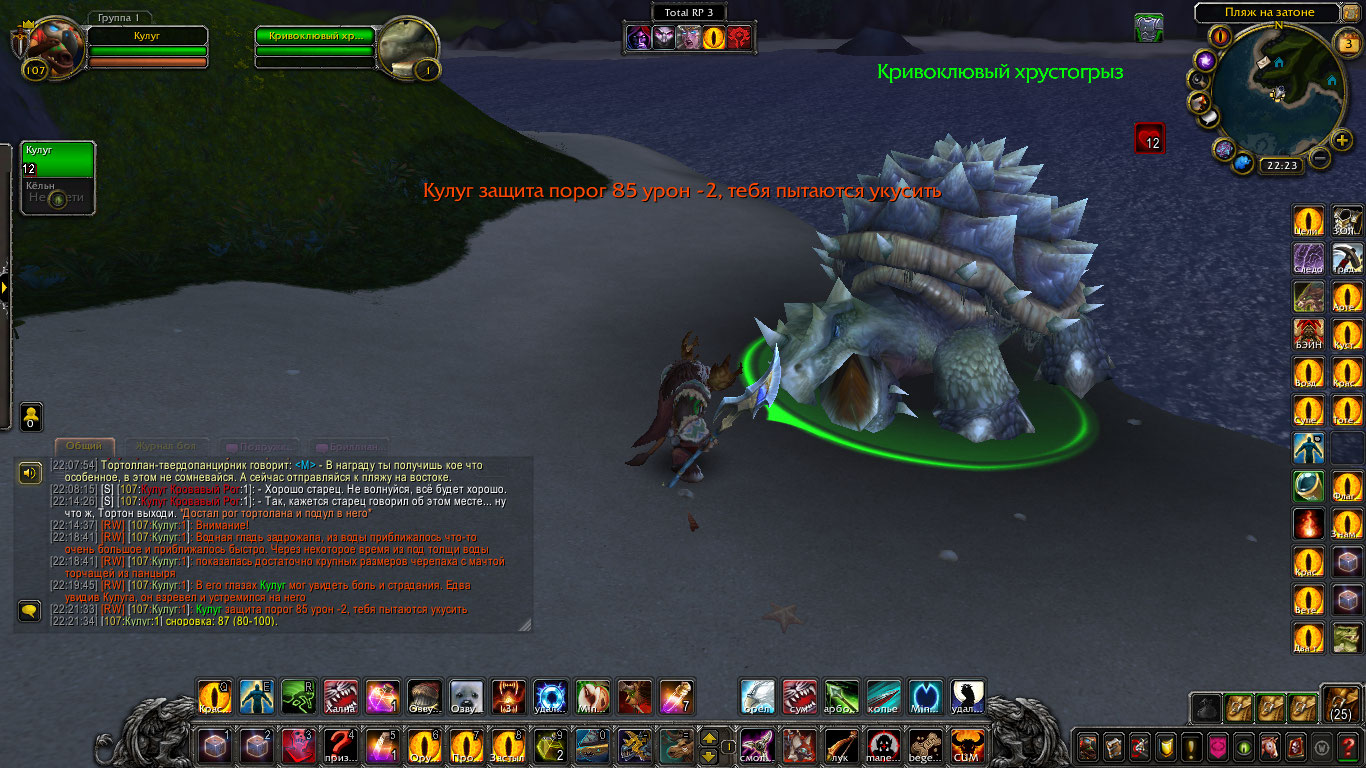Activate the копье spear ability
The image size is (1366, 768).
(x=883, y=696)
